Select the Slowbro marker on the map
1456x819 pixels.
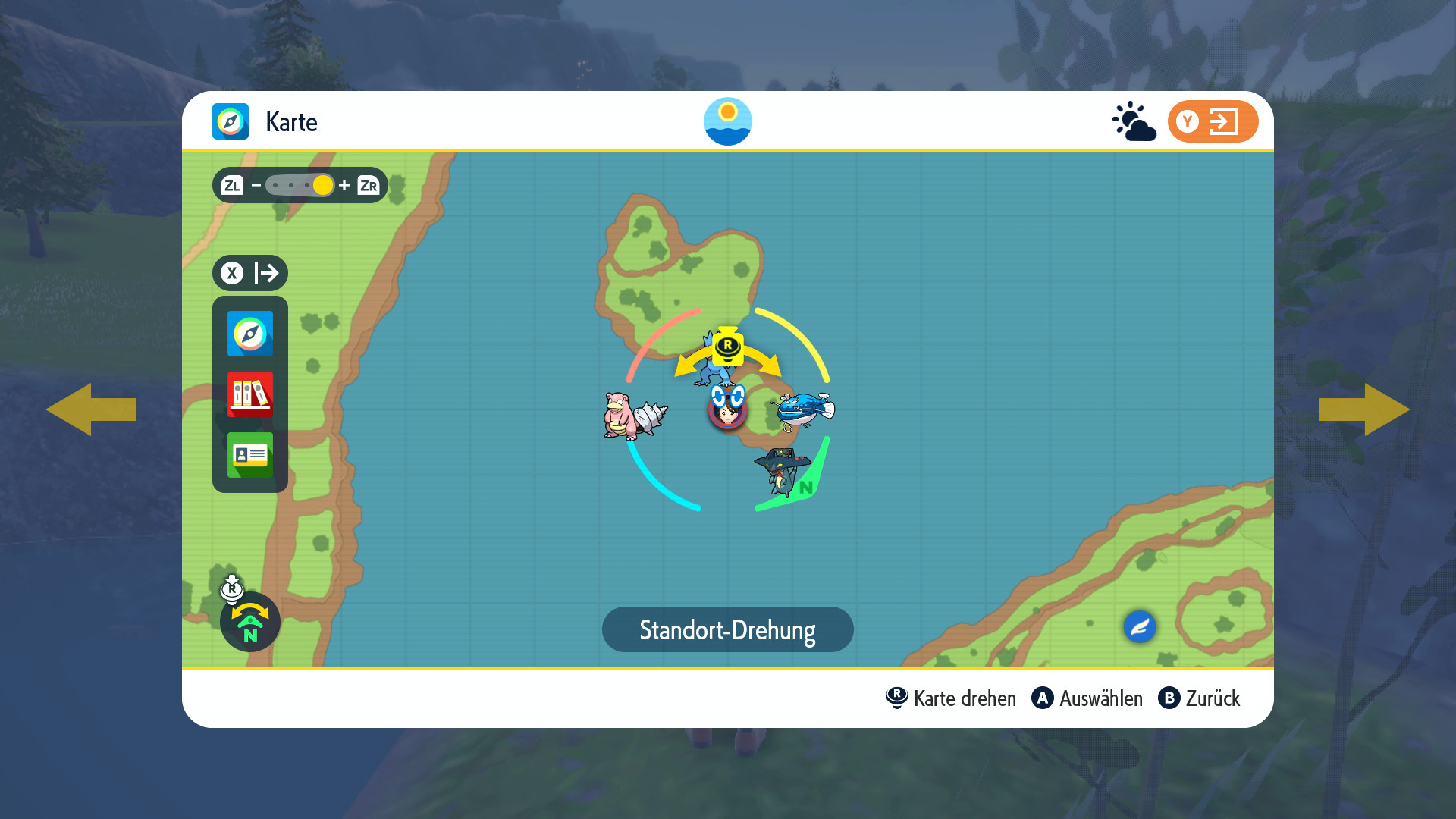coord(633,416)
